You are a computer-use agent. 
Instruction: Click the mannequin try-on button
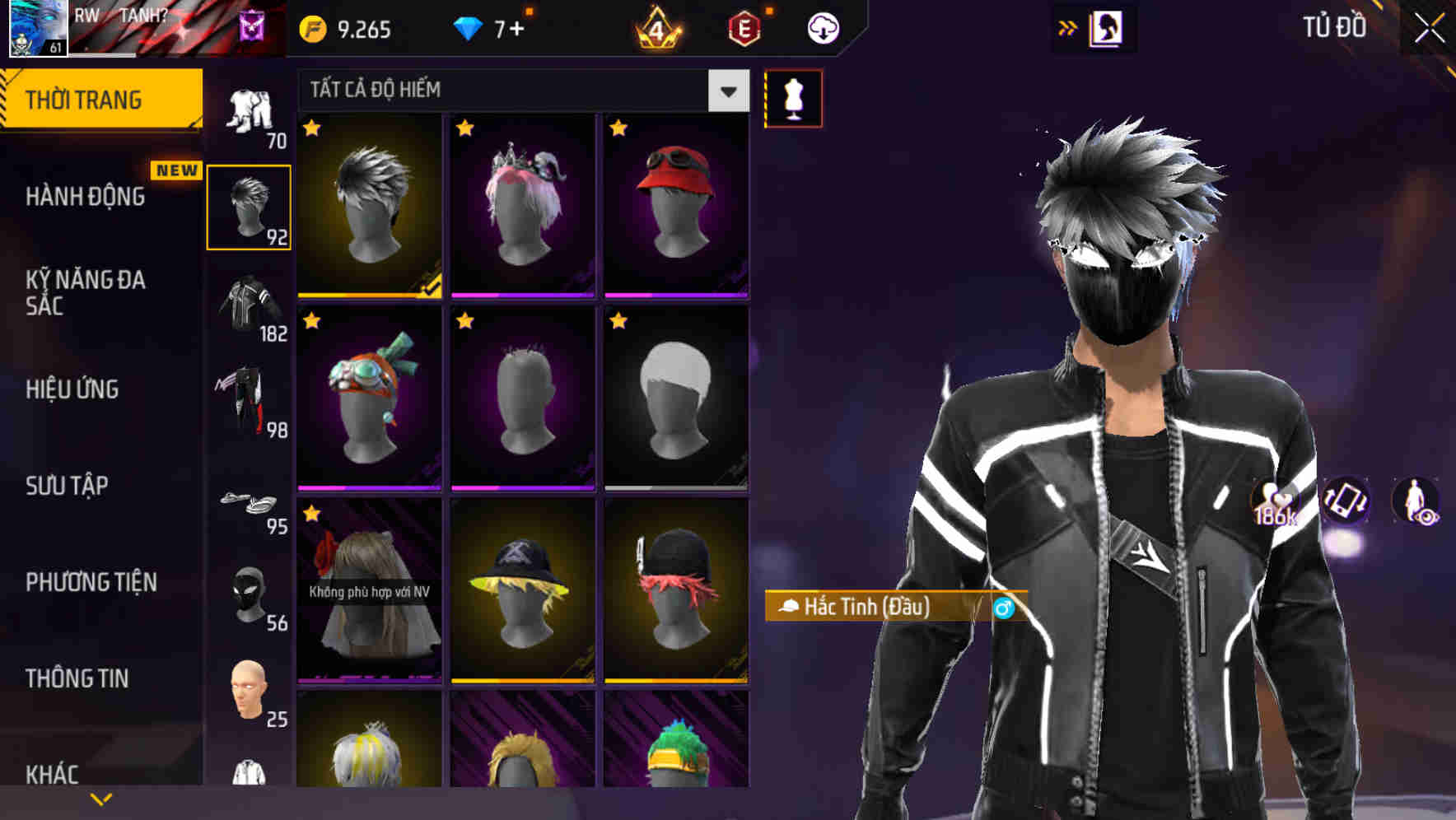[x=794, y=97]
